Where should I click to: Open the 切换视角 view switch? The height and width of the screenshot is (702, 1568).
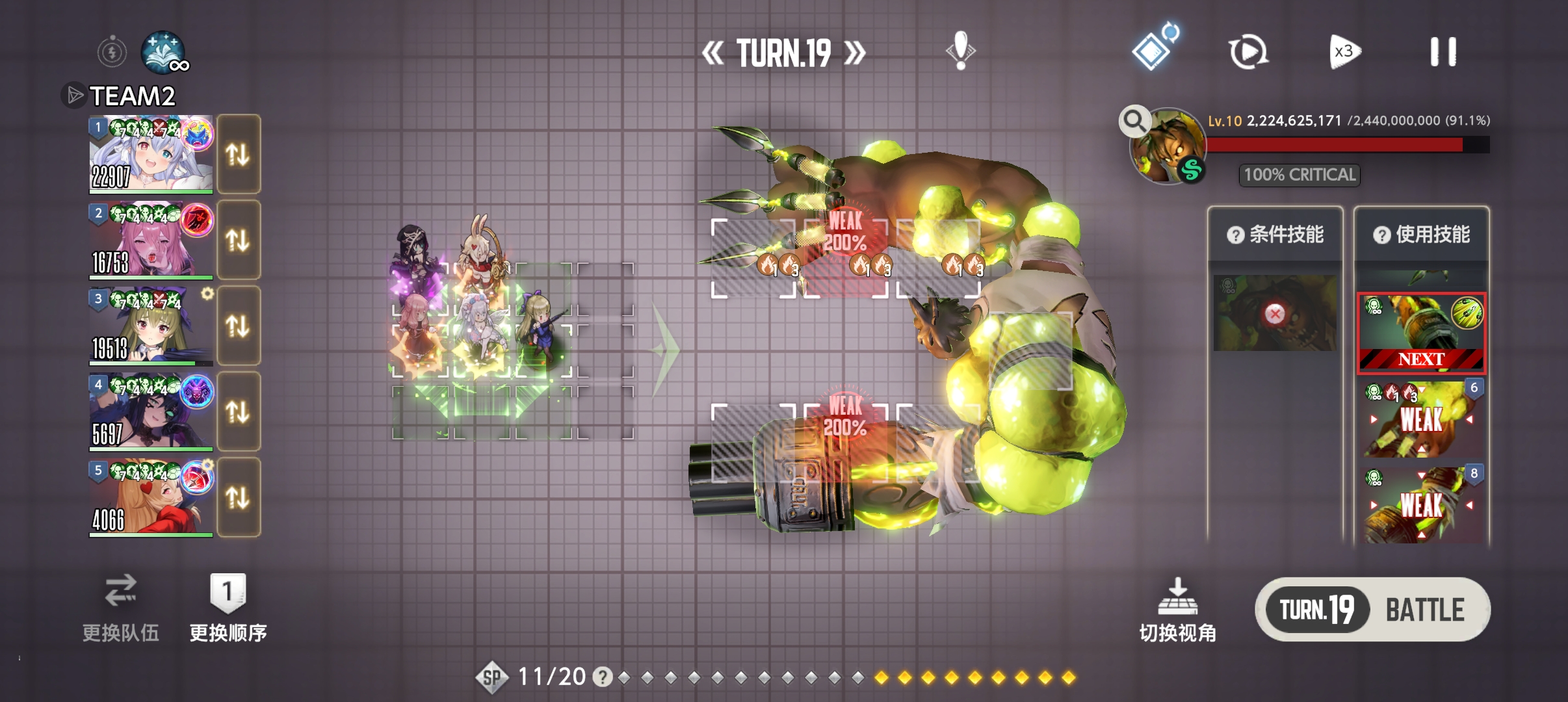click(x=1177, y=610)
